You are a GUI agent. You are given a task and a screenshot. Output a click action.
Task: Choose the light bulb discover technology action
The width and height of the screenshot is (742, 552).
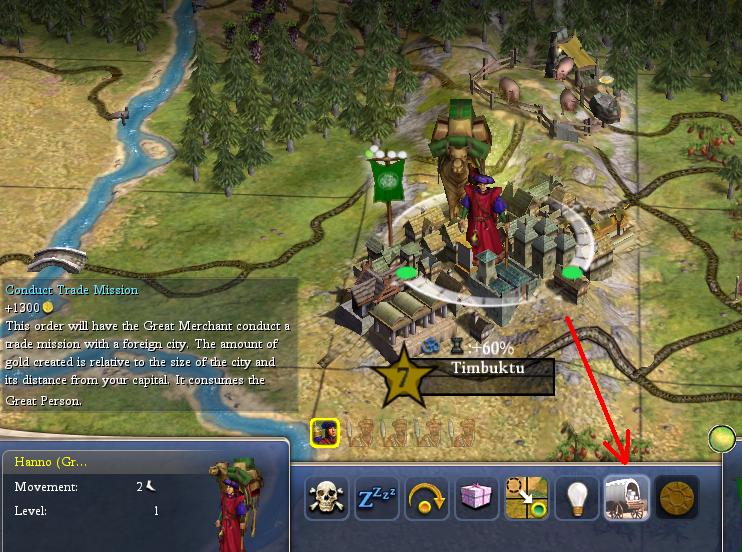[x=576, y=497]
